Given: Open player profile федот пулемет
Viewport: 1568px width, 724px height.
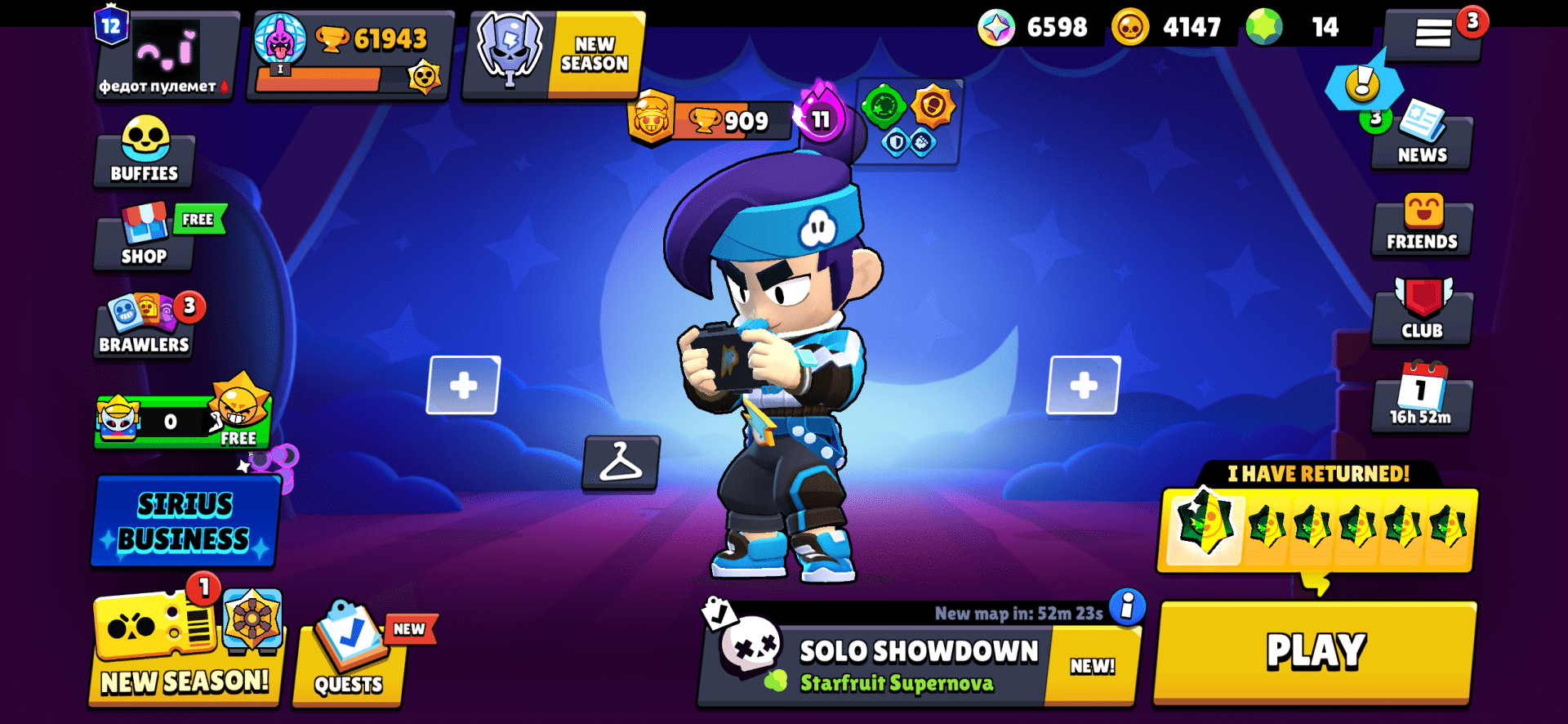Looking at the screenshot, I should 163,56.
